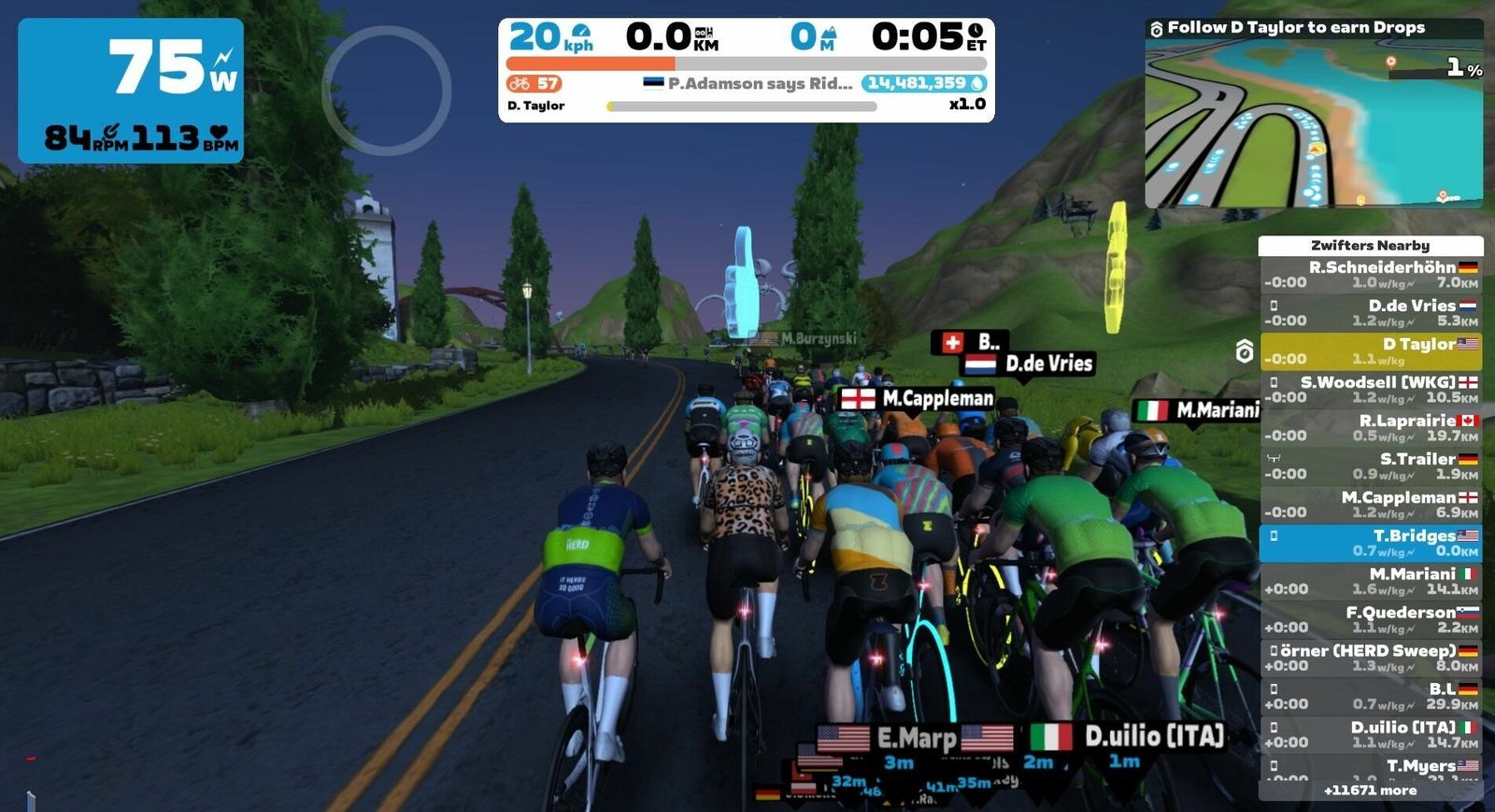Screen dimensions: 1495x812
Task: Choose F.Quederson in the nearby riders list
Action: coord(1371,620)
